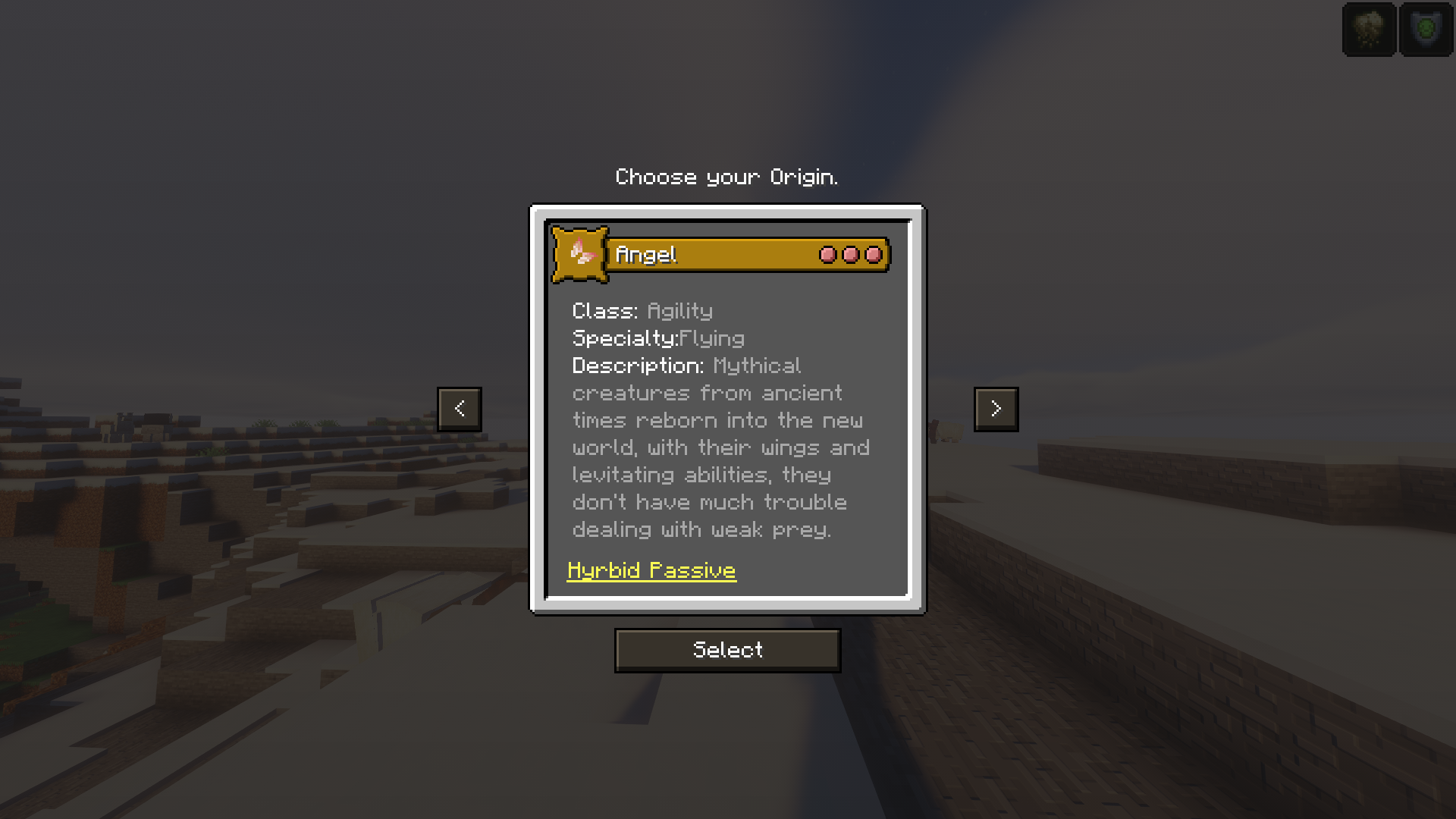Click the Choose your Origin title

[726, 177]
